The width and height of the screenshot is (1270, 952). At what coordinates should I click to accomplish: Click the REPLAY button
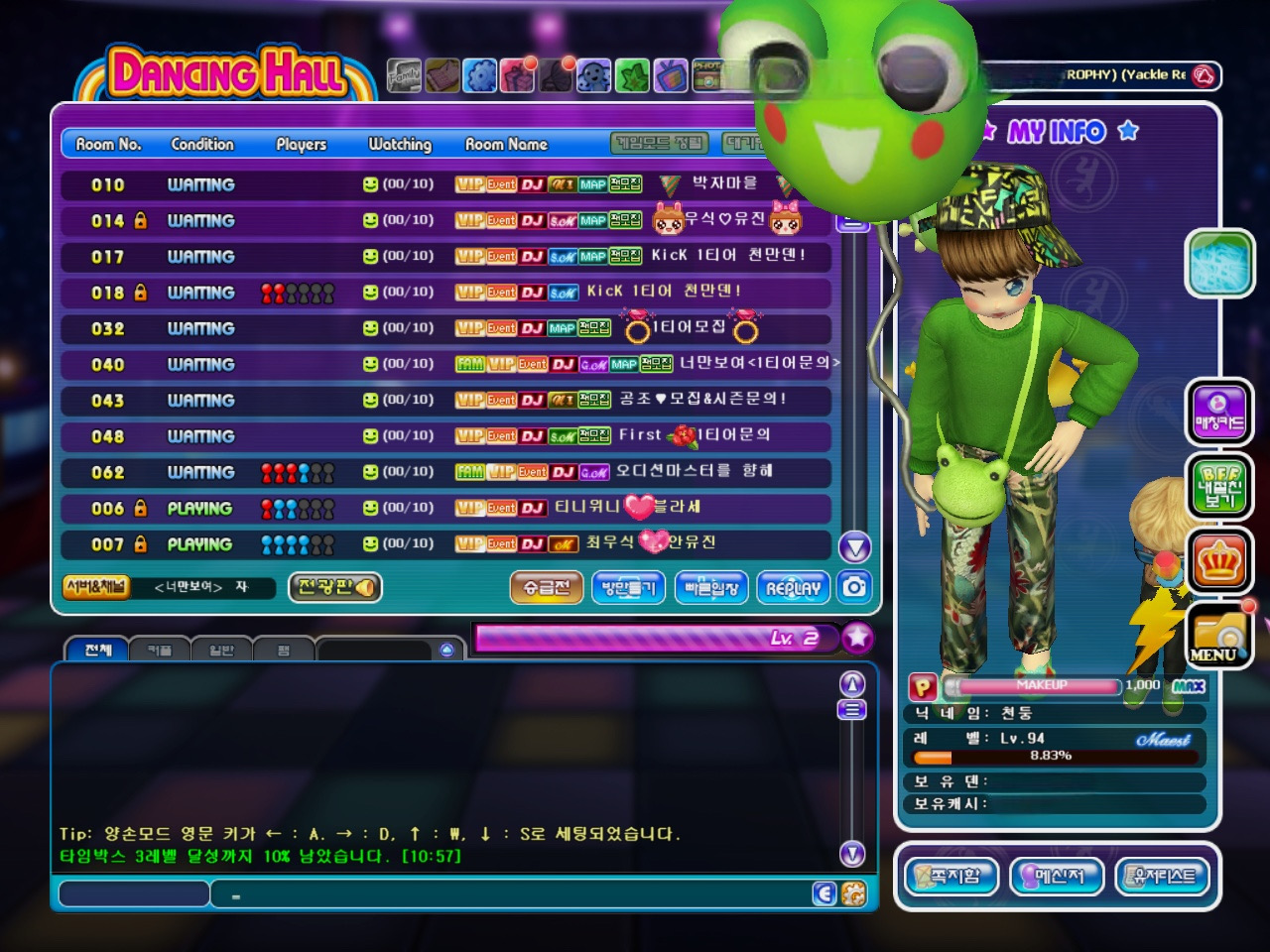[794, 588]
